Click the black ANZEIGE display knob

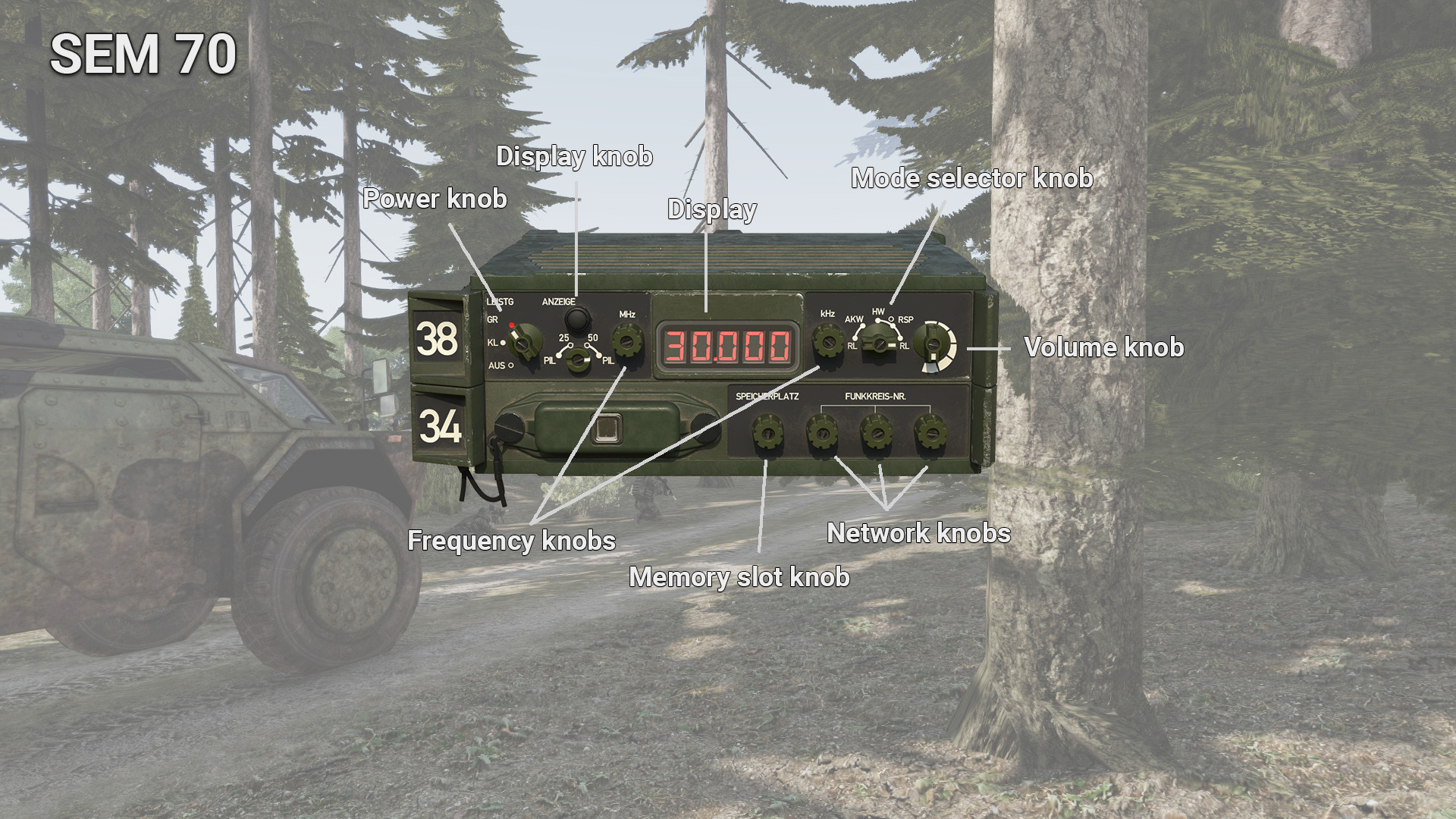pos(580,318)
